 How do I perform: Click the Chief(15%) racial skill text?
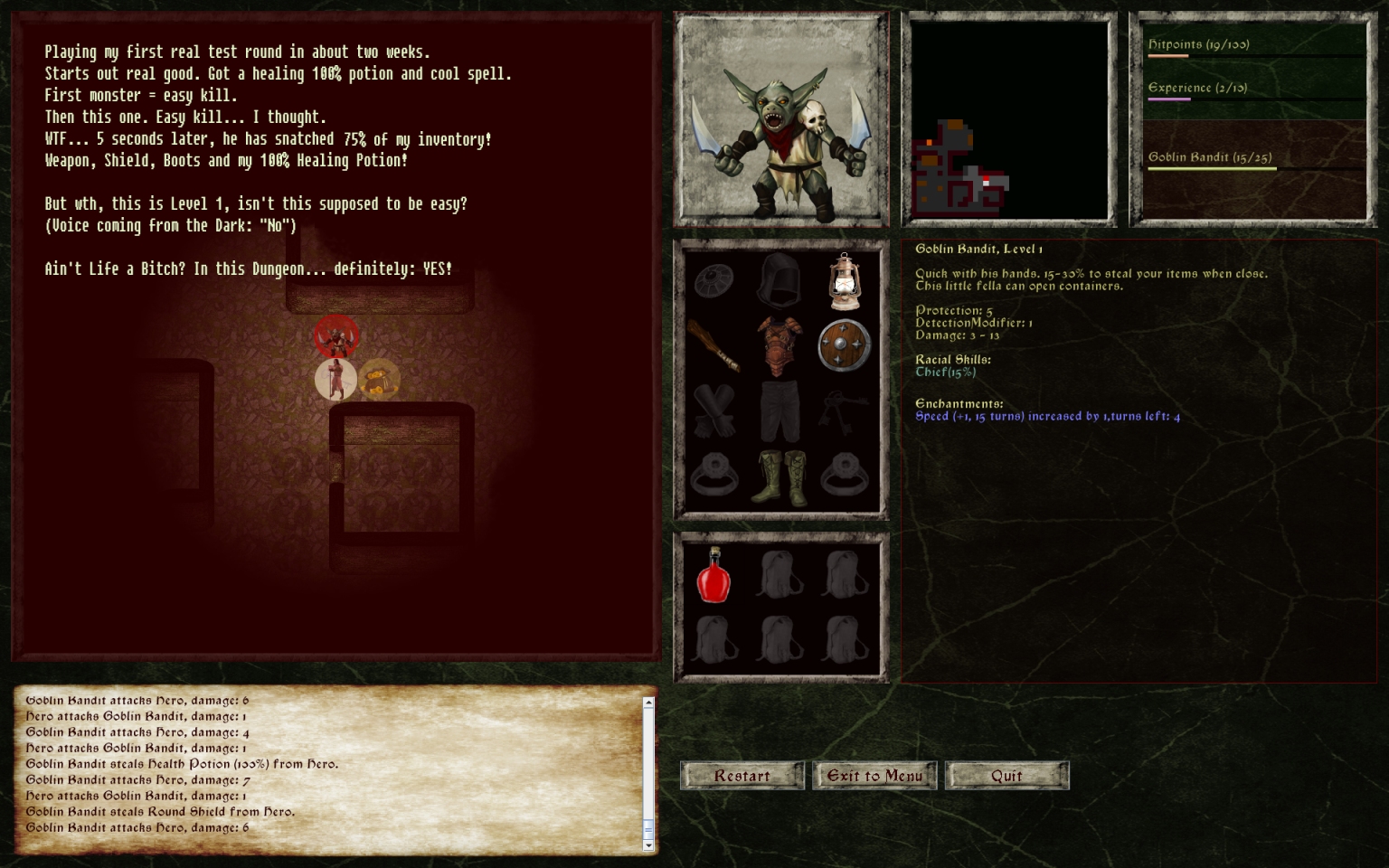point(946,371)
